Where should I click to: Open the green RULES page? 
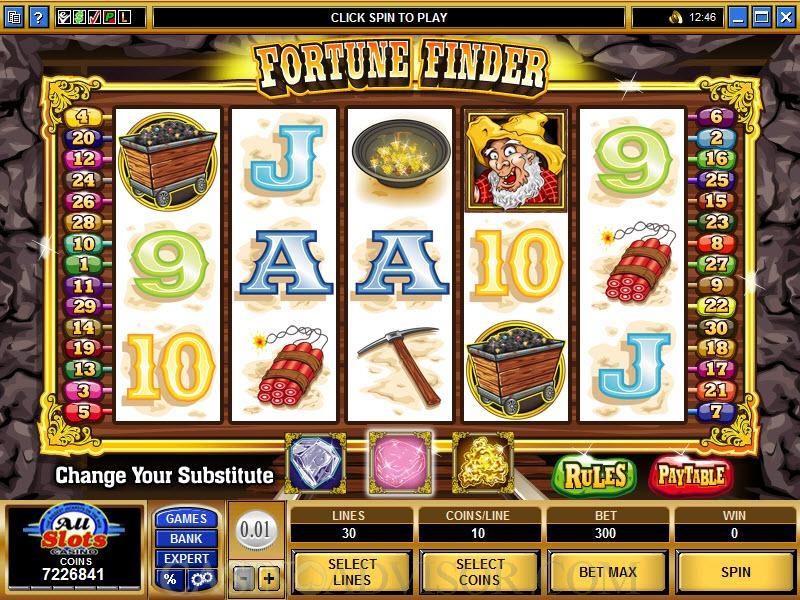tap(595, 475)
